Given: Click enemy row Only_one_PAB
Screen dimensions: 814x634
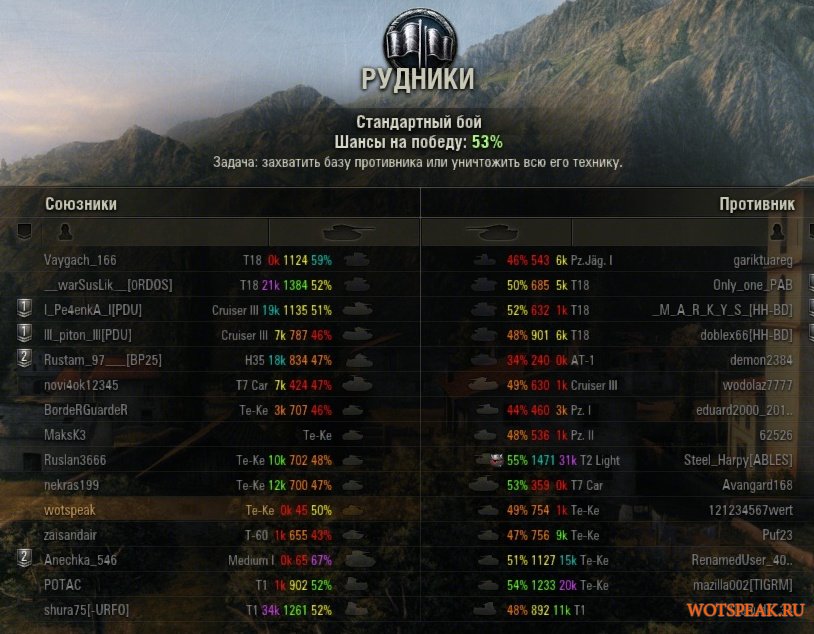Looking at the screenshot, I should [752, 285].
